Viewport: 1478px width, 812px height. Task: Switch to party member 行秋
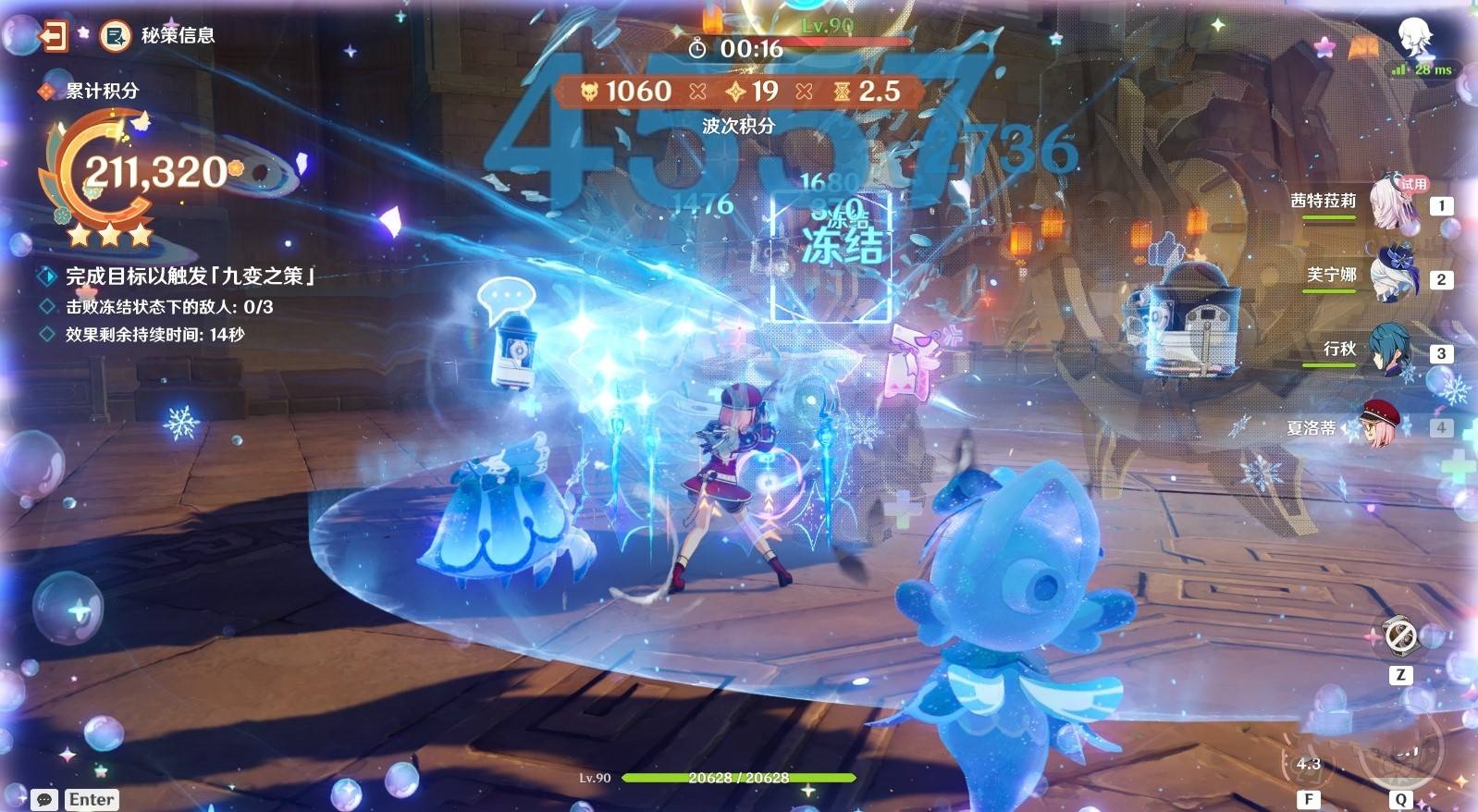click(1389, 349)
